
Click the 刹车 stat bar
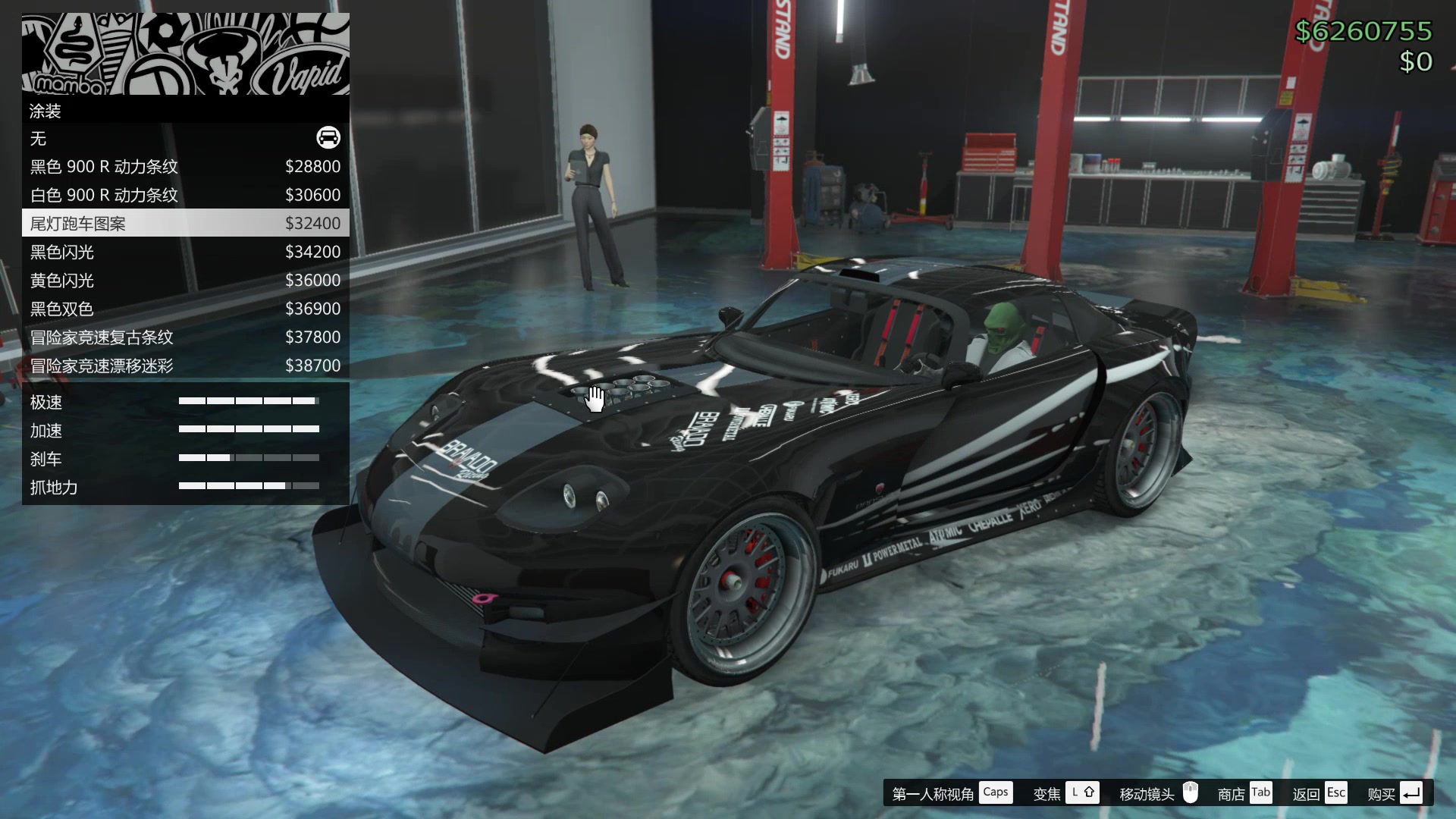[249, 458]
